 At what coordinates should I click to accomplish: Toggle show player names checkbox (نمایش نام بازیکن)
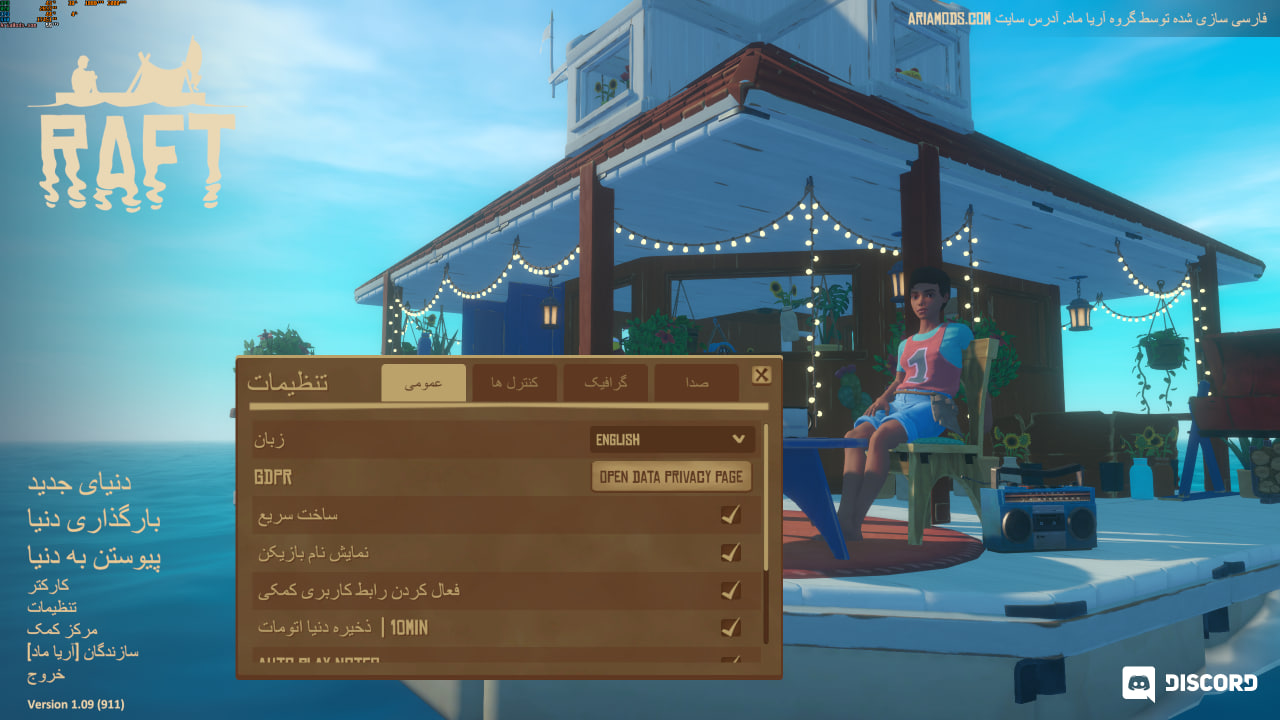pos(731,552)
